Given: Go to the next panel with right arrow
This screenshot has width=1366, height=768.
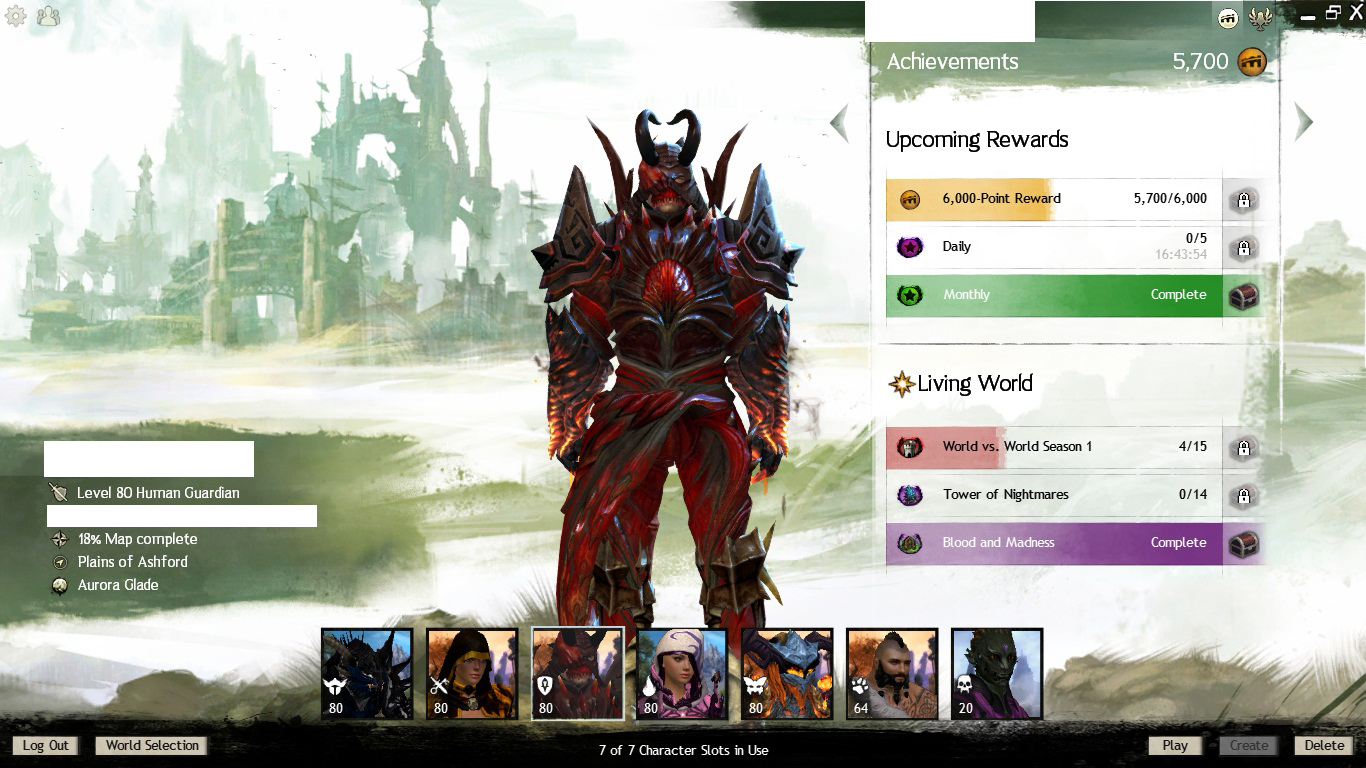Looking at the screenshot, I should 1303,122.
